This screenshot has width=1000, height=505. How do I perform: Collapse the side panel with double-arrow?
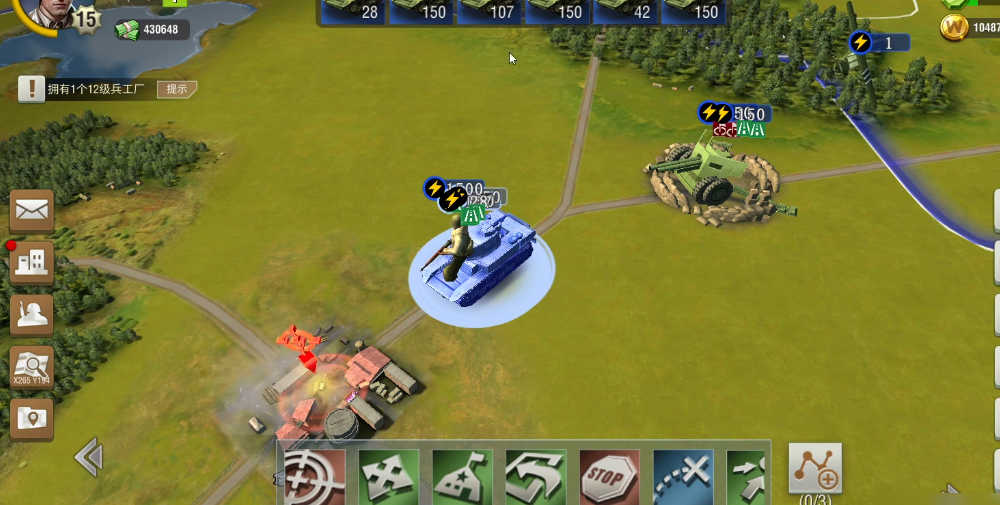pyautogui.click(x=89, y=458)
